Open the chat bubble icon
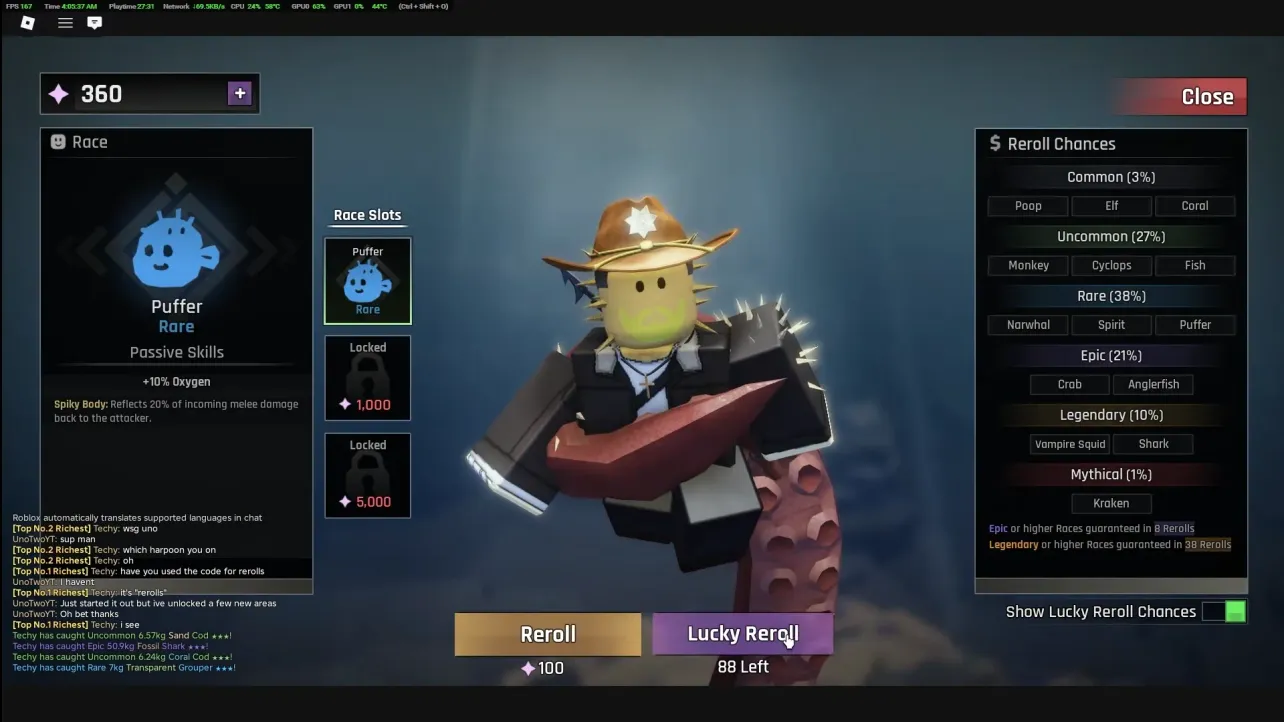The width and height of the screenshot is (1284, 722). (94, 23)
